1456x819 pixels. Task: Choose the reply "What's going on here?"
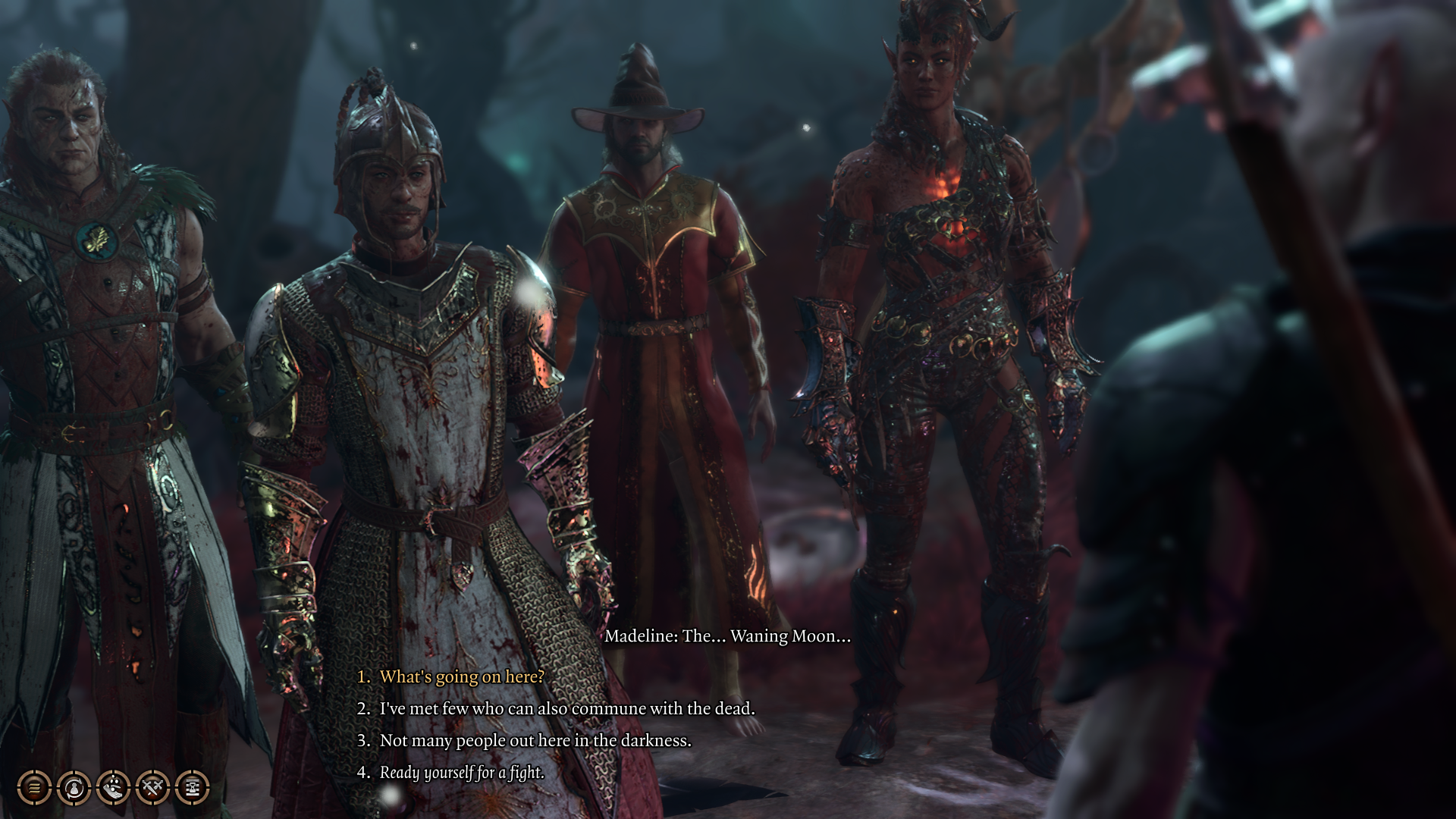point(462,676)
